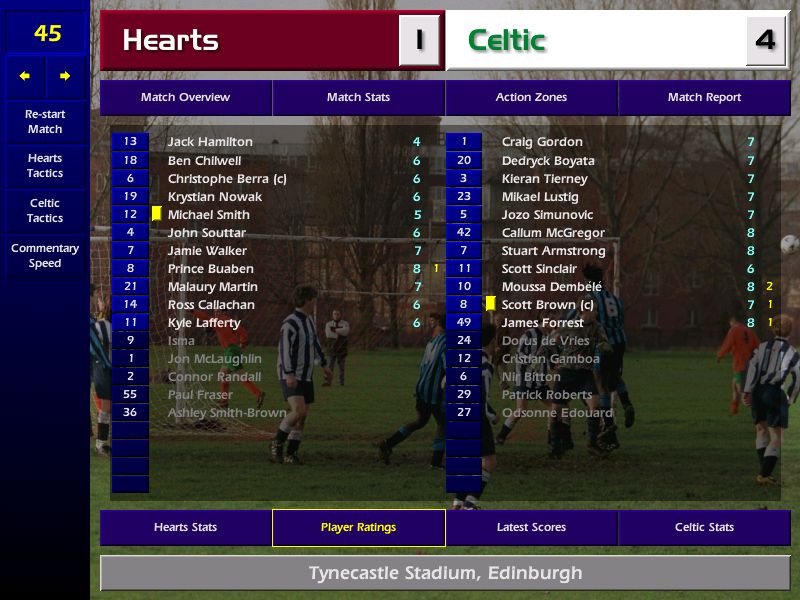Click the right yellow arrow button
The width and height of the screenshot is (800, 600).
coord(66,76)
